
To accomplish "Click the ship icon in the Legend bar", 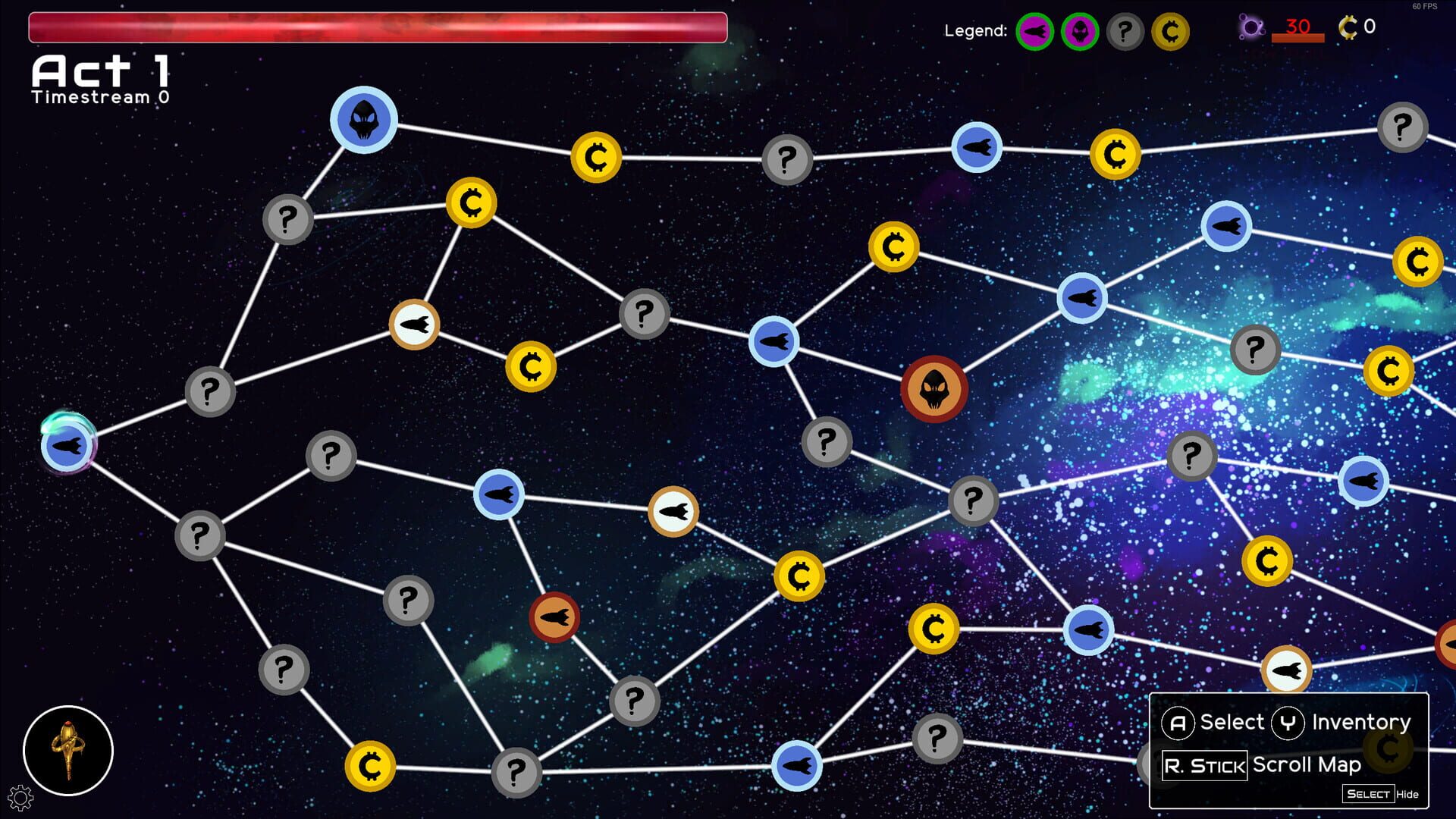I will pyautogui.click(x=1036, y=32).
